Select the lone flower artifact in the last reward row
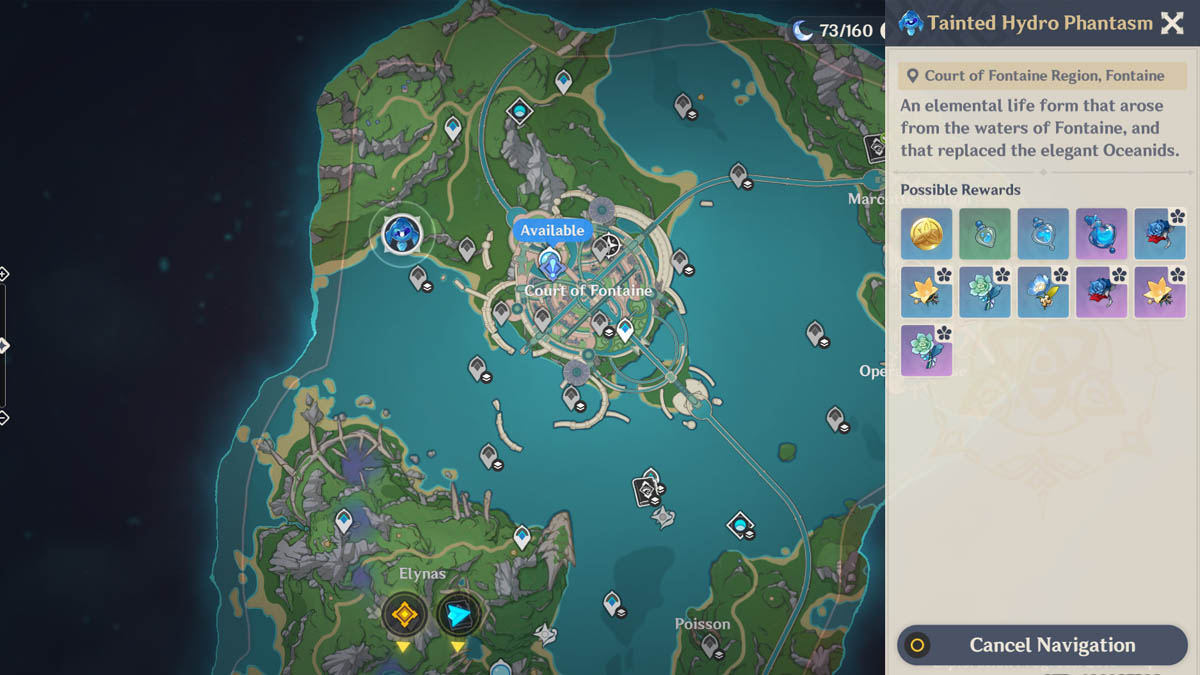This screenshot has width=1200, height=675. click(926, 351)
